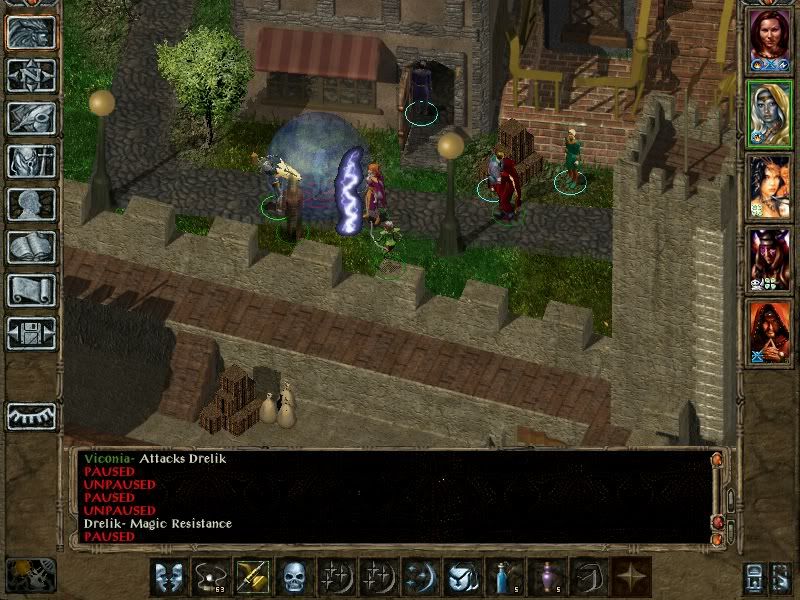Return to game with top helmet button
The width and height of the screenshot is (800, 600).
(x=32, y=32)
